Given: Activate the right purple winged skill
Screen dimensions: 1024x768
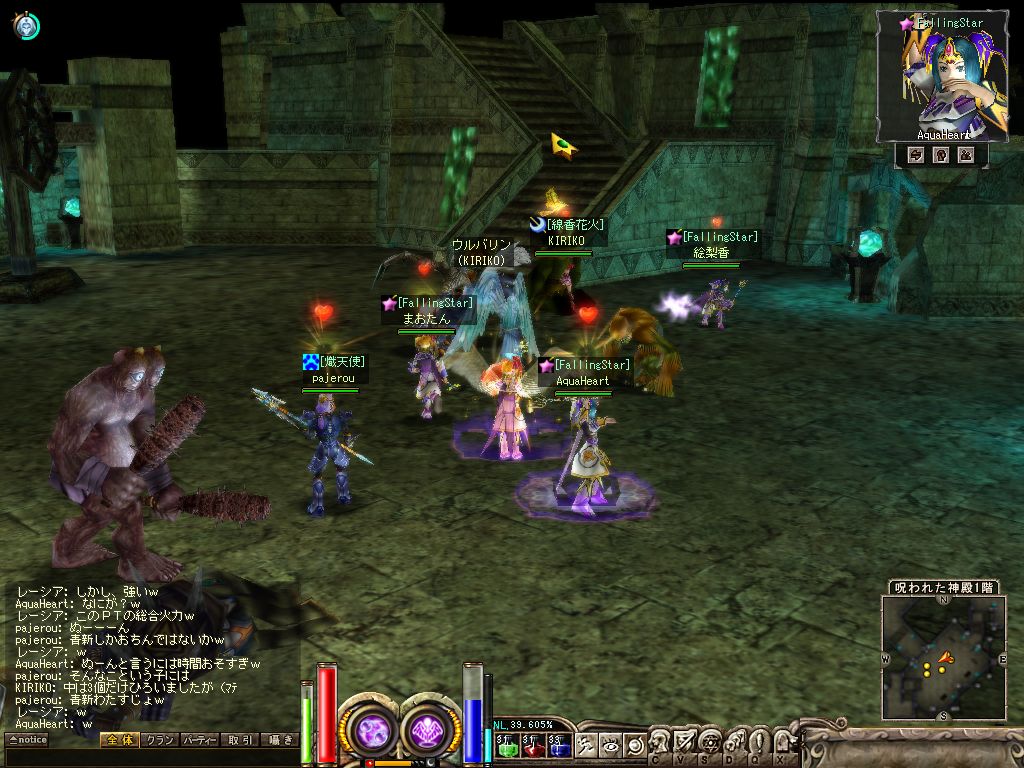Looking at the screenshot, I should tap(431, 728).
